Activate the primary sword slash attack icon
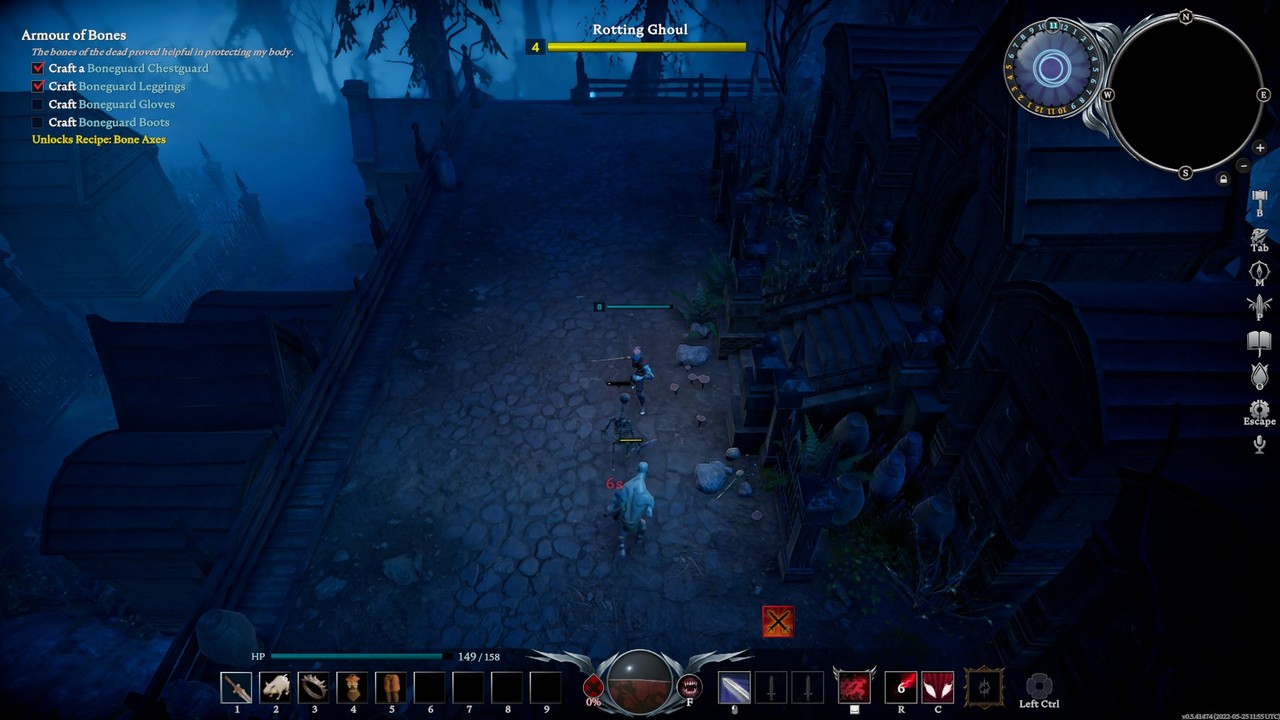This screenshot has height=720, width=1280. click(x=734, y=687)
